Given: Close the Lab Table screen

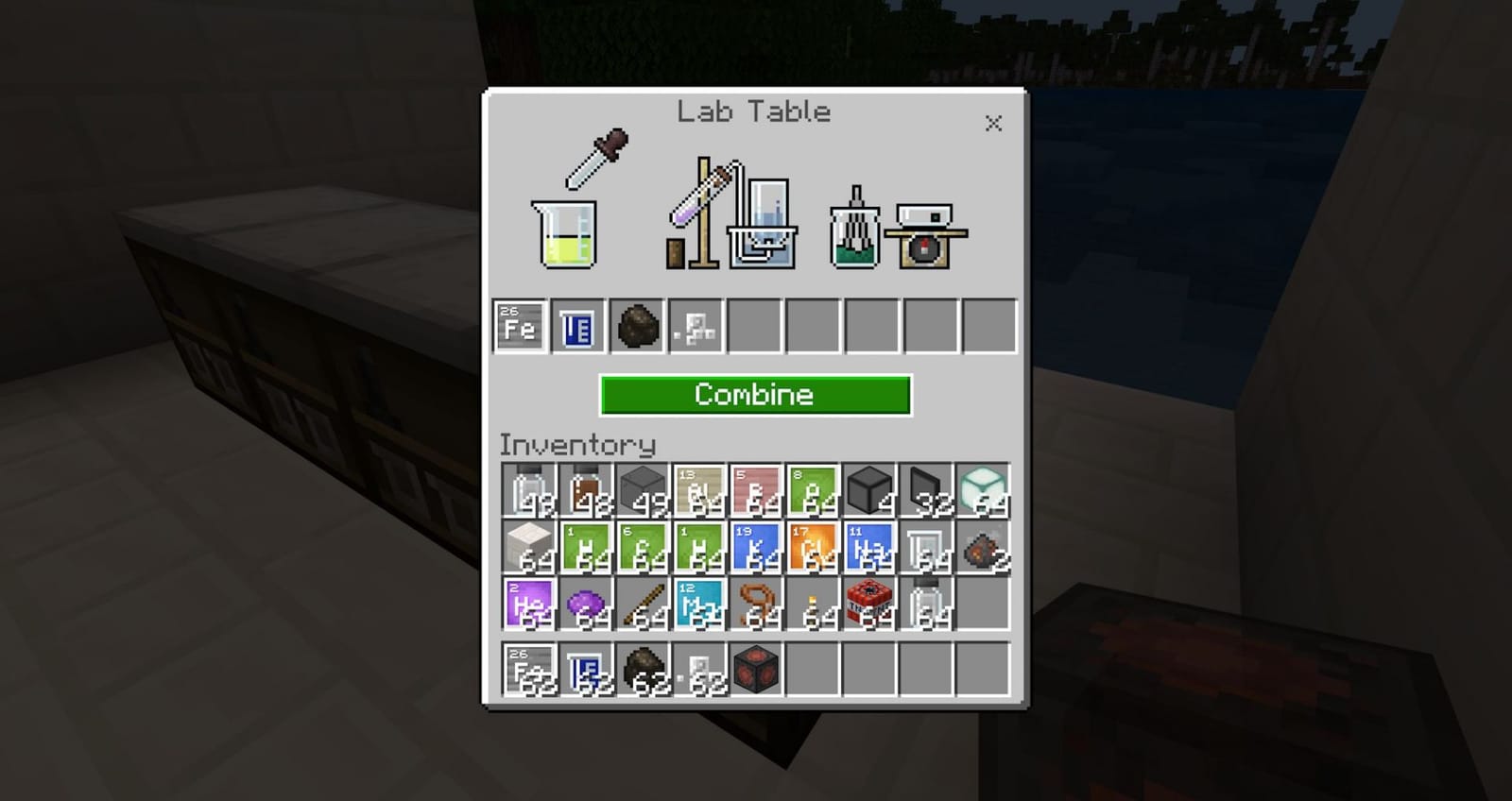Looking at the screenshot, I should pyautogui.click(x=993, y=123).
